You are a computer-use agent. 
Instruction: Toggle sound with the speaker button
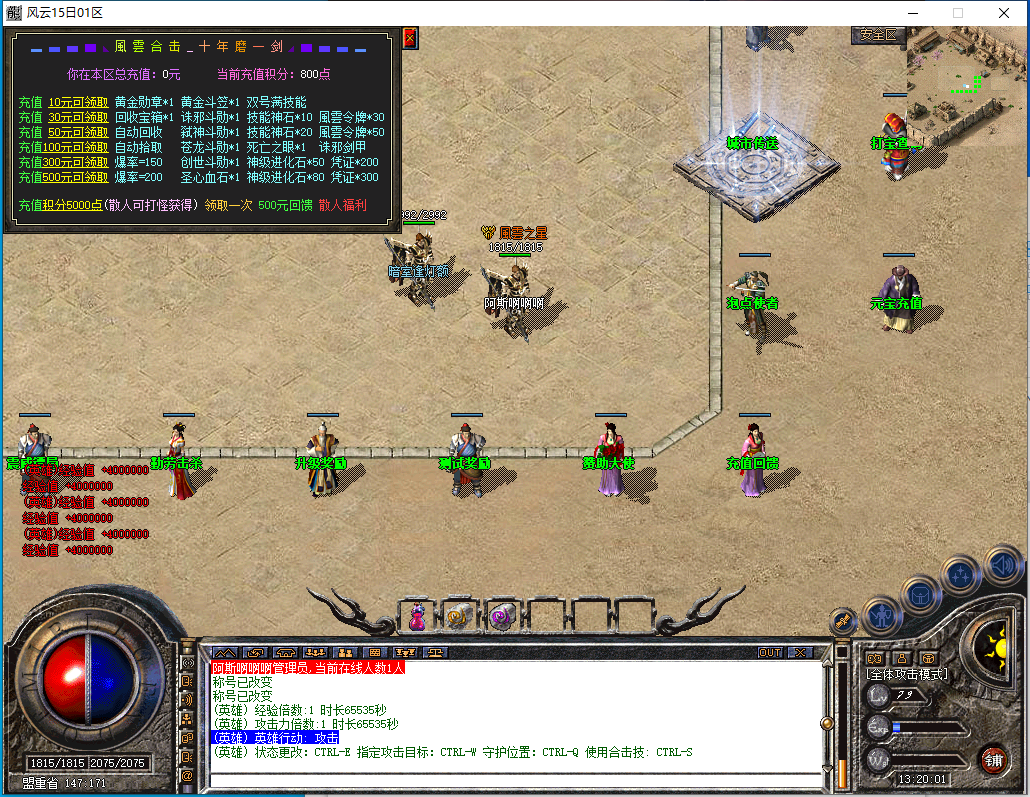click(x=1001, y=566)
